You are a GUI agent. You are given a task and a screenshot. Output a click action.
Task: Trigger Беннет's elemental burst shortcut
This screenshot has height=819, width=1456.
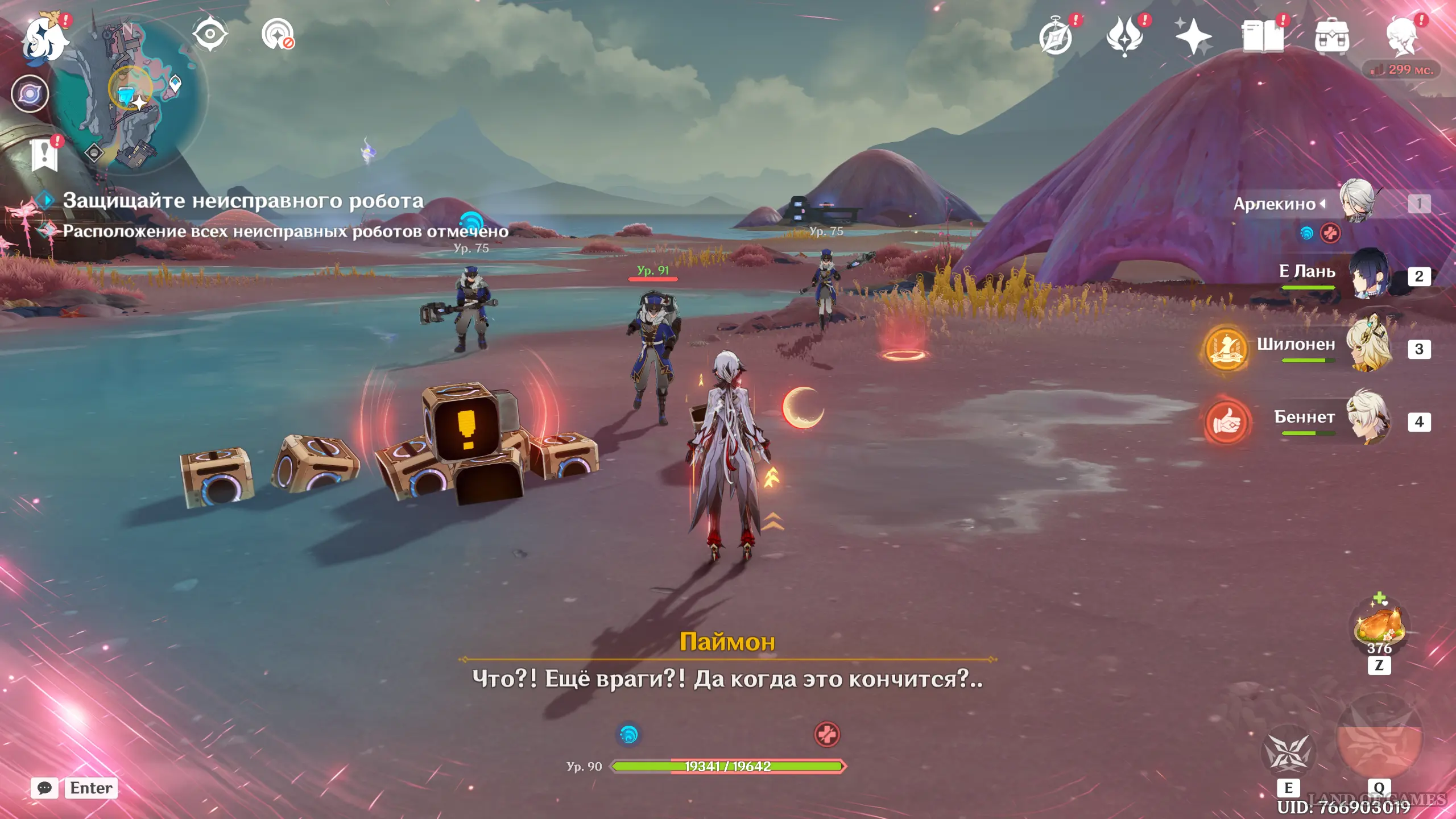(x=1227, y=422)
